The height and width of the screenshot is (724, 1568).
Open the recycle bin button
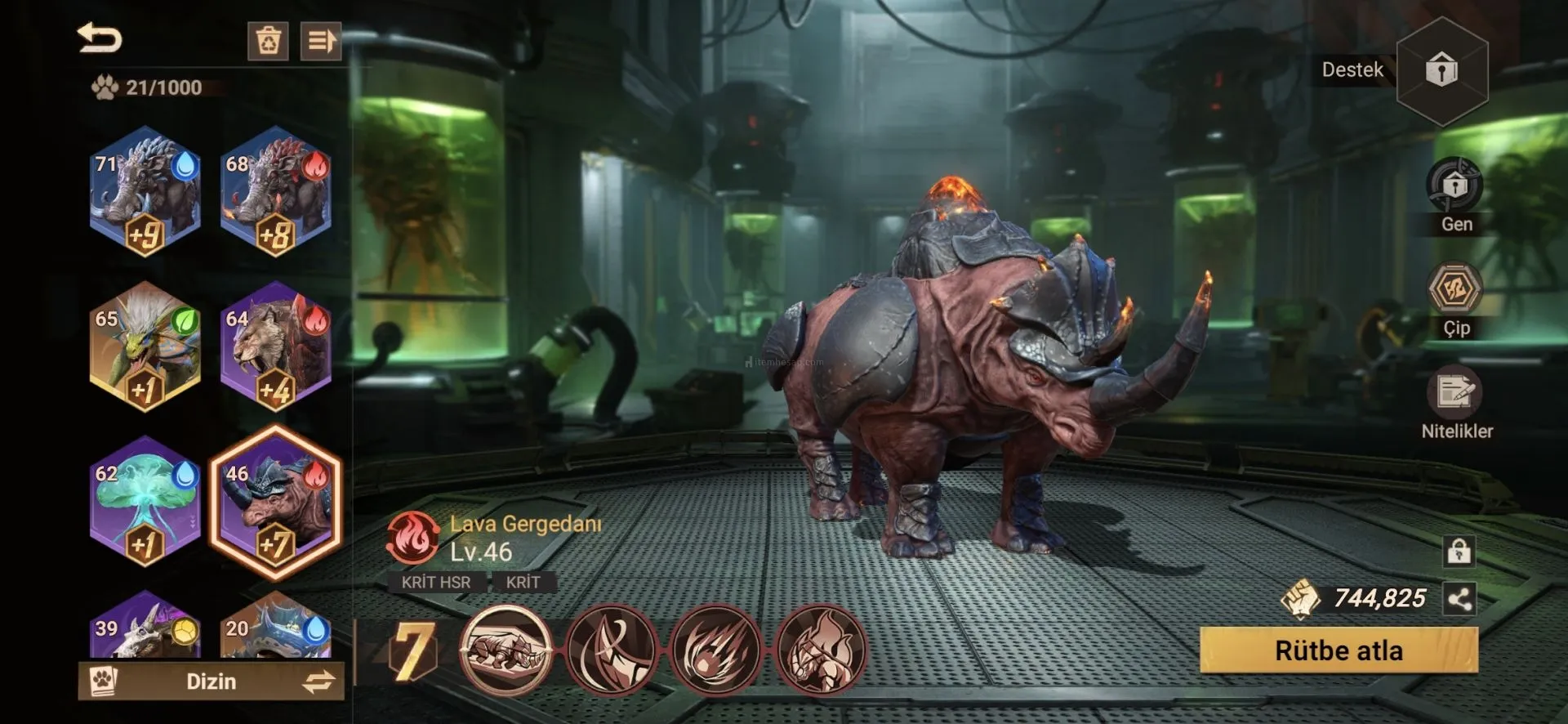pyautogui.click(x=268, y=40)
